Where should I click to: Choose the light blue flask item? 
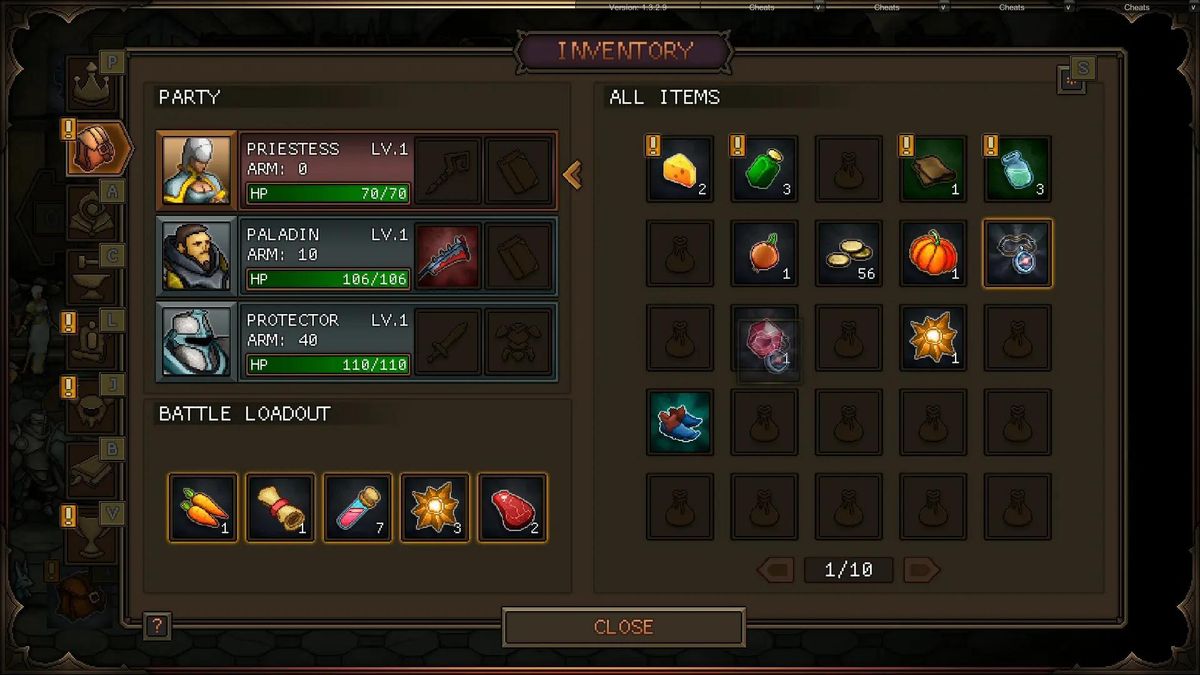(x=1017, y=170)
